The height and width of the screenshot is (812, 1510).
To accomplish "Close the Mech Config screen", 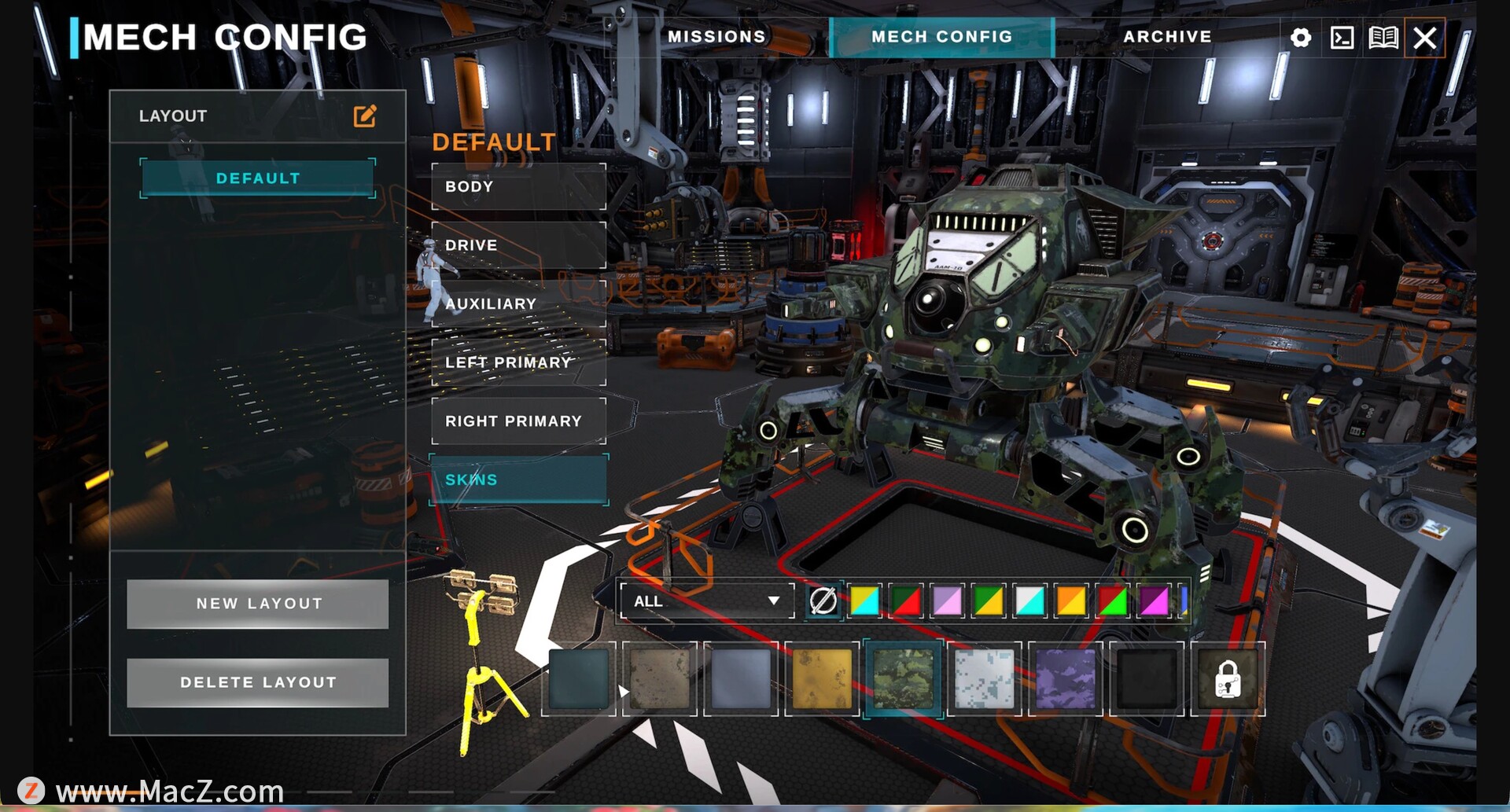I will 1425,38.
